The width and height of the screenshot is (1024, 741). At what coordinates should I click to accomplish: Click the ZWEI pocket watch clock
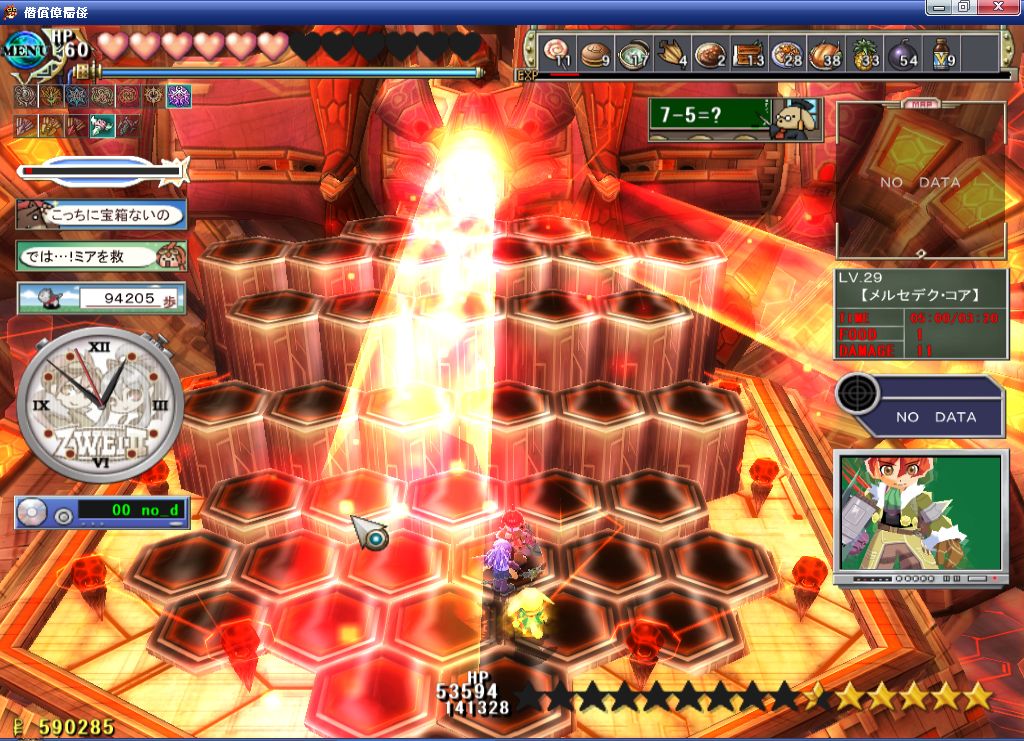click(100, 405)
